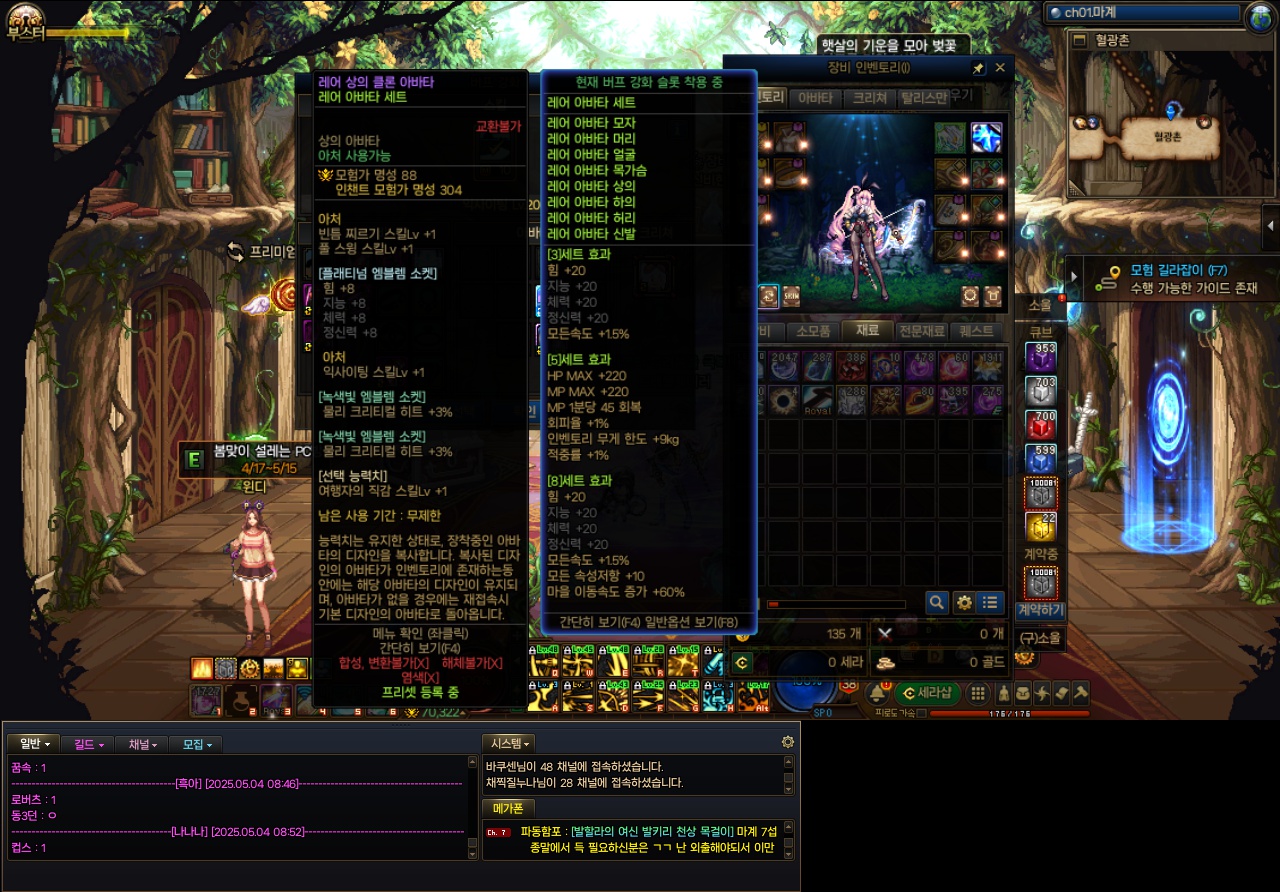Switch to the 소모품 item tab

tap(813, 331)
